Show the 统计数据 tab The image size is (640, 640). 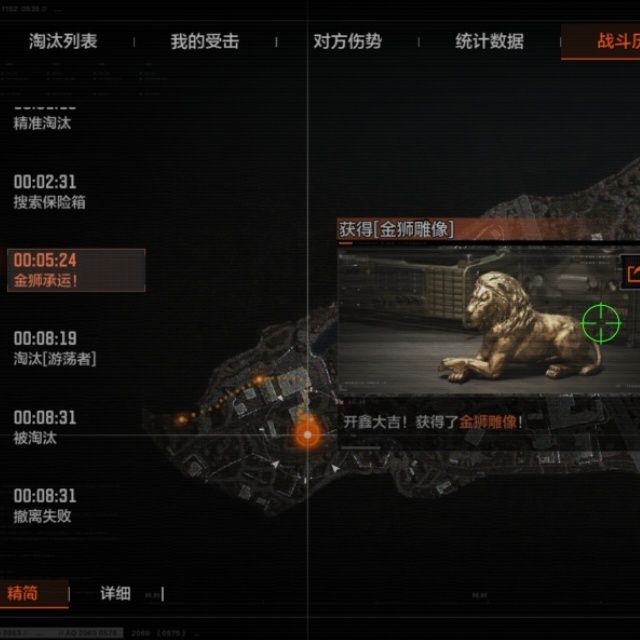(489, 42)
